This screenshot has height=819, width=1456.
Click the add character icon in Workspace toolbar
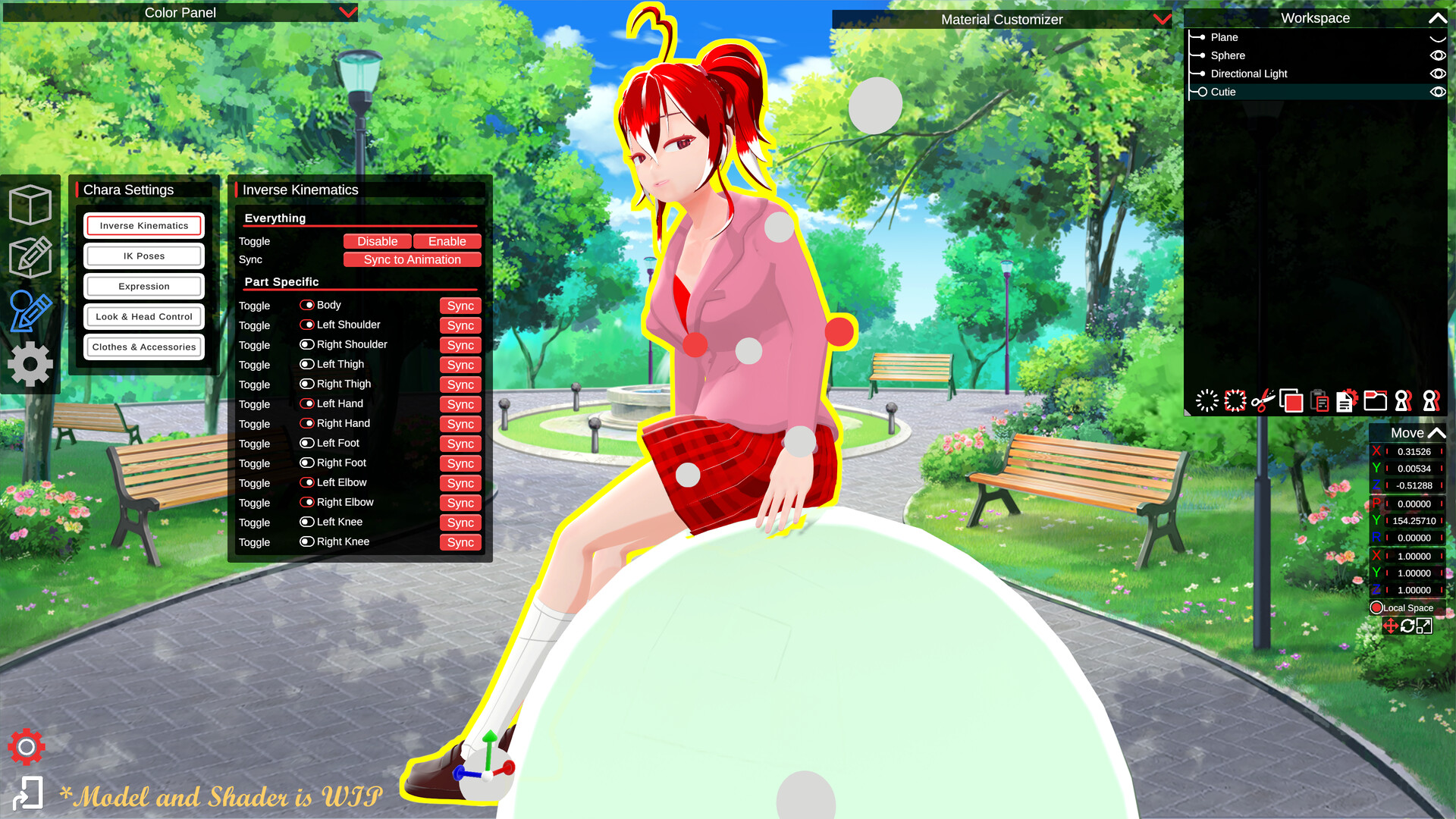tap(1403, 401)
